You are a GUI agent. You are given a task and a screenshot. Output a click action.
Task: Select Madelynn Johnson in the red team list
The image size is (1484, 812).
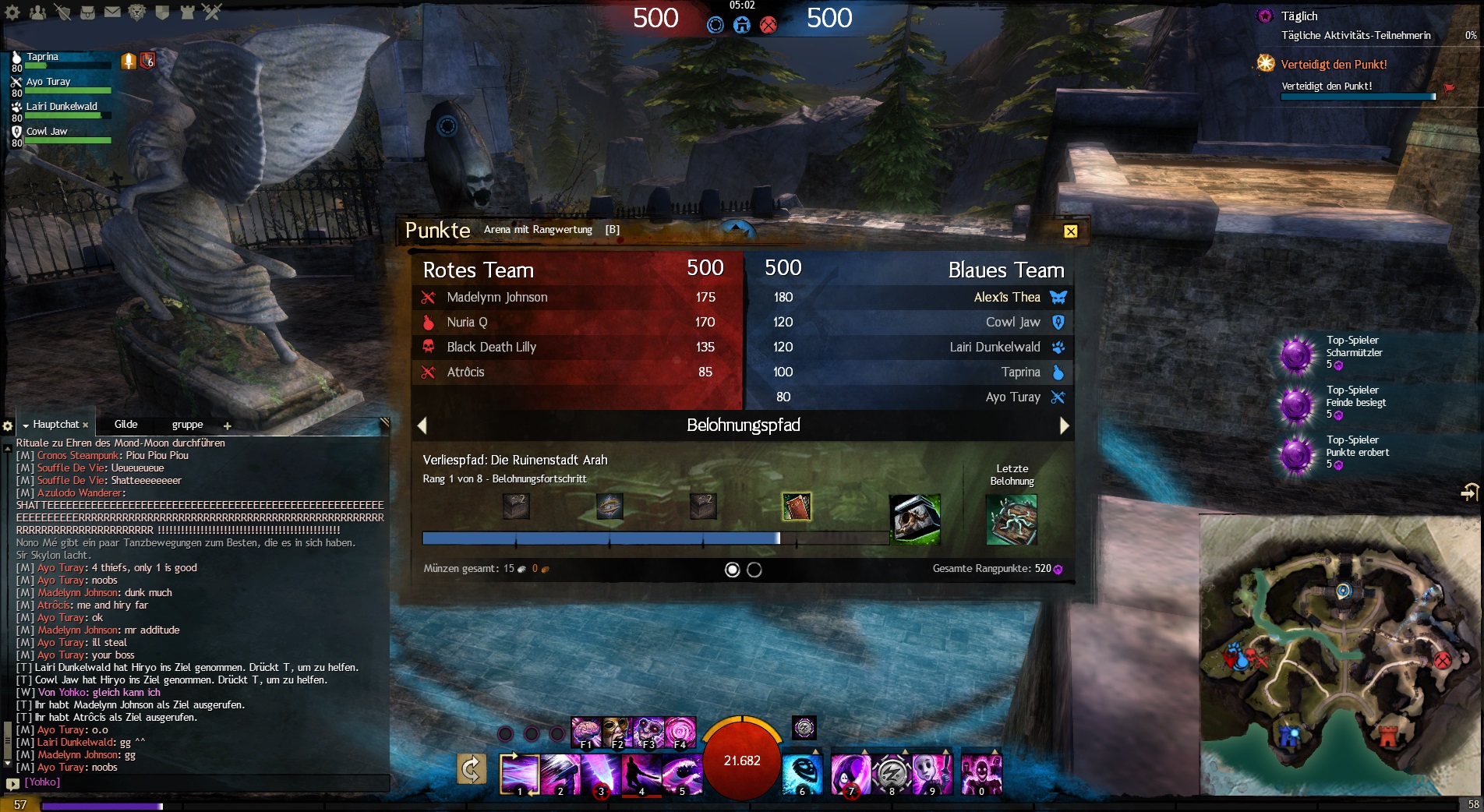[497, 297]
